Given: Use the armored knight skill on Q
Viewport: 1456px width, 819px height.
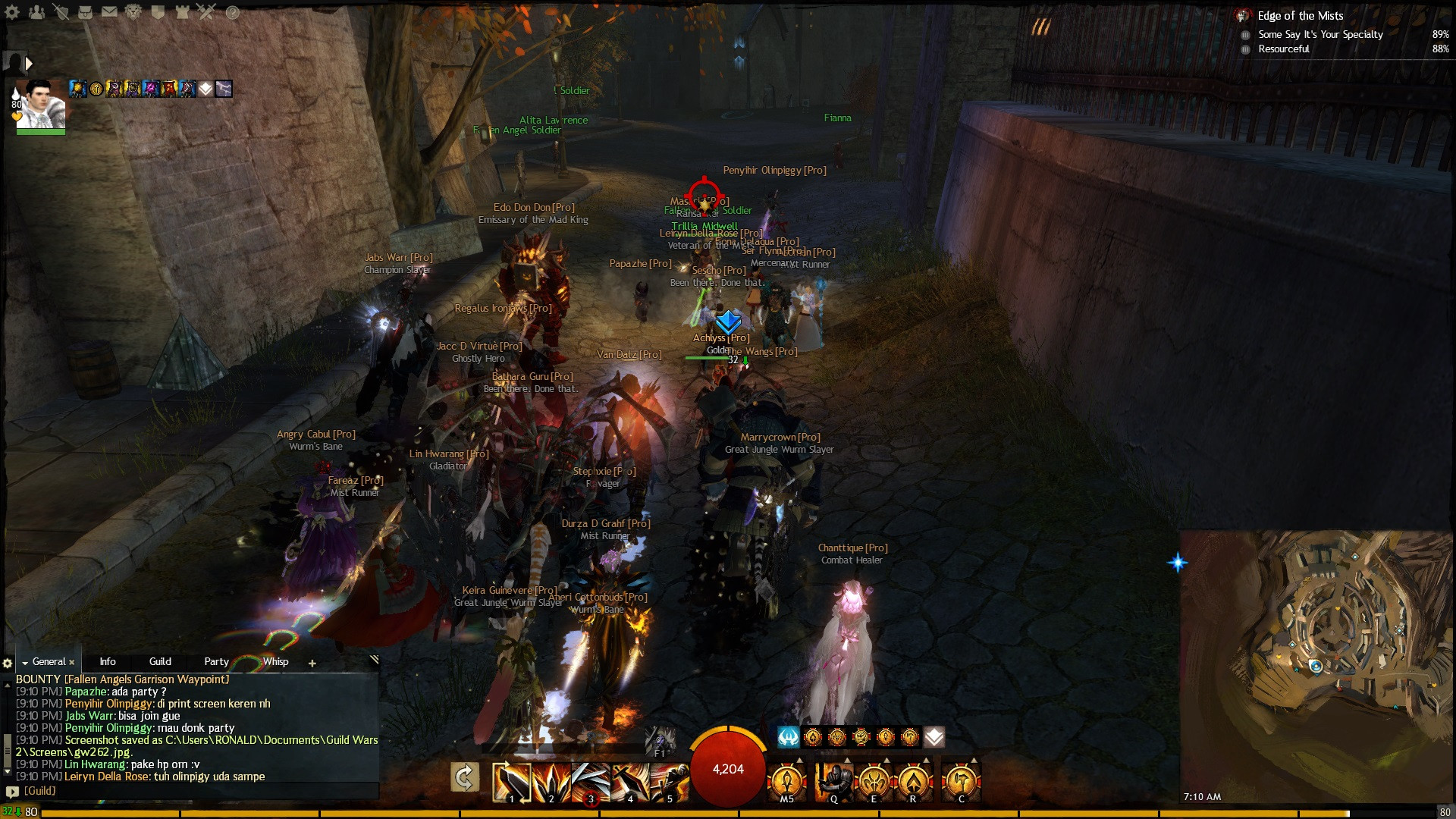Looking at the screenshot, I should coord(833,781).
